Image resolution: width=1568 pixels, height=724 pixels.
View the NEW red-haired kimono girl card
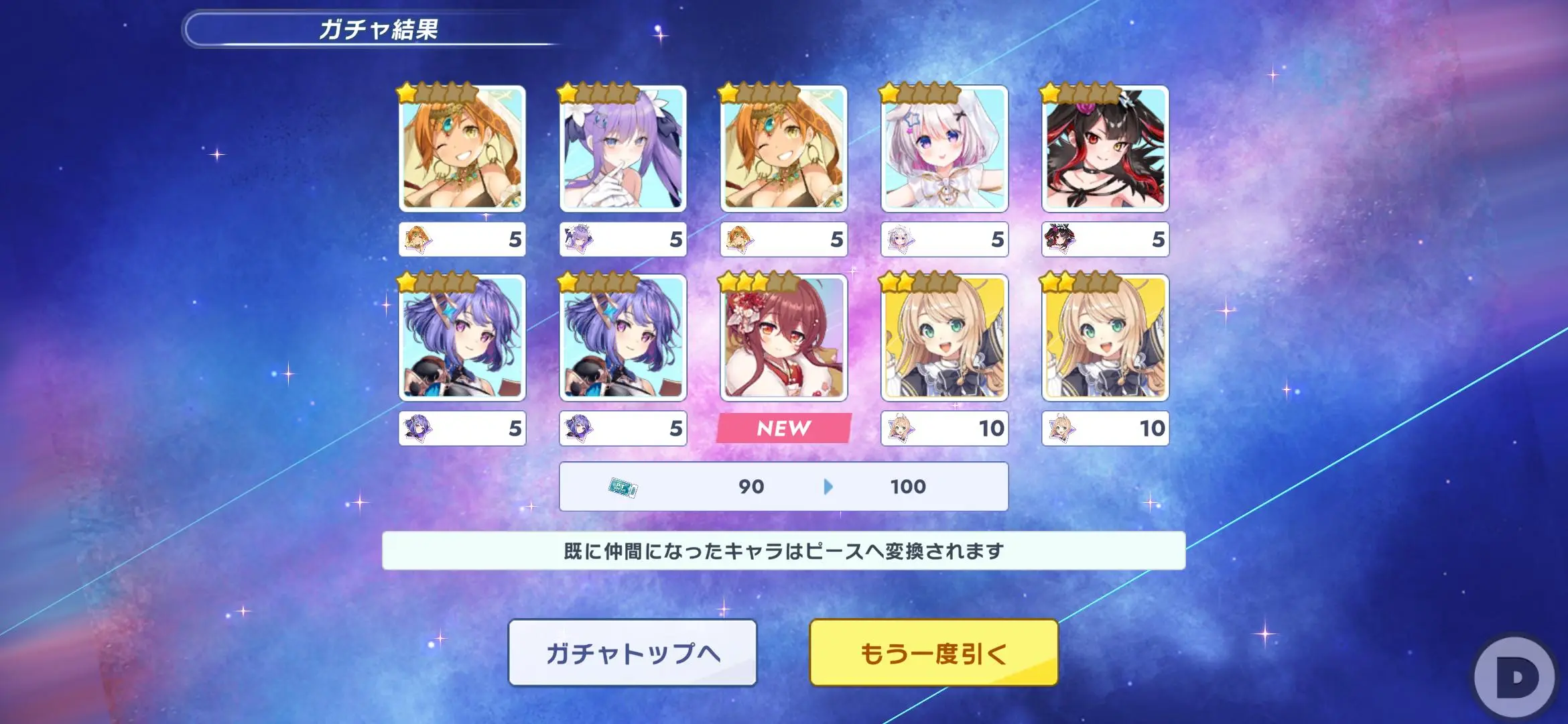point(783,338)
